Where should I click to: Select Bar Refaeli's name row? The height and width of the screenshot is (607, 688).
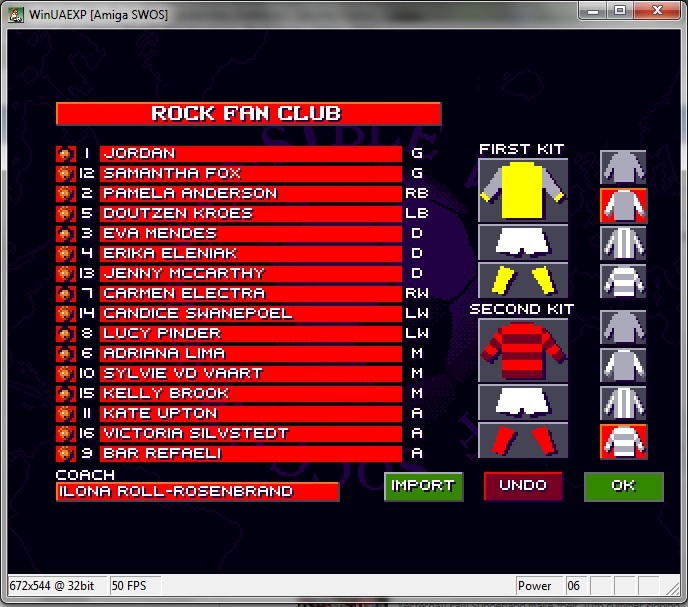point(250,453)
